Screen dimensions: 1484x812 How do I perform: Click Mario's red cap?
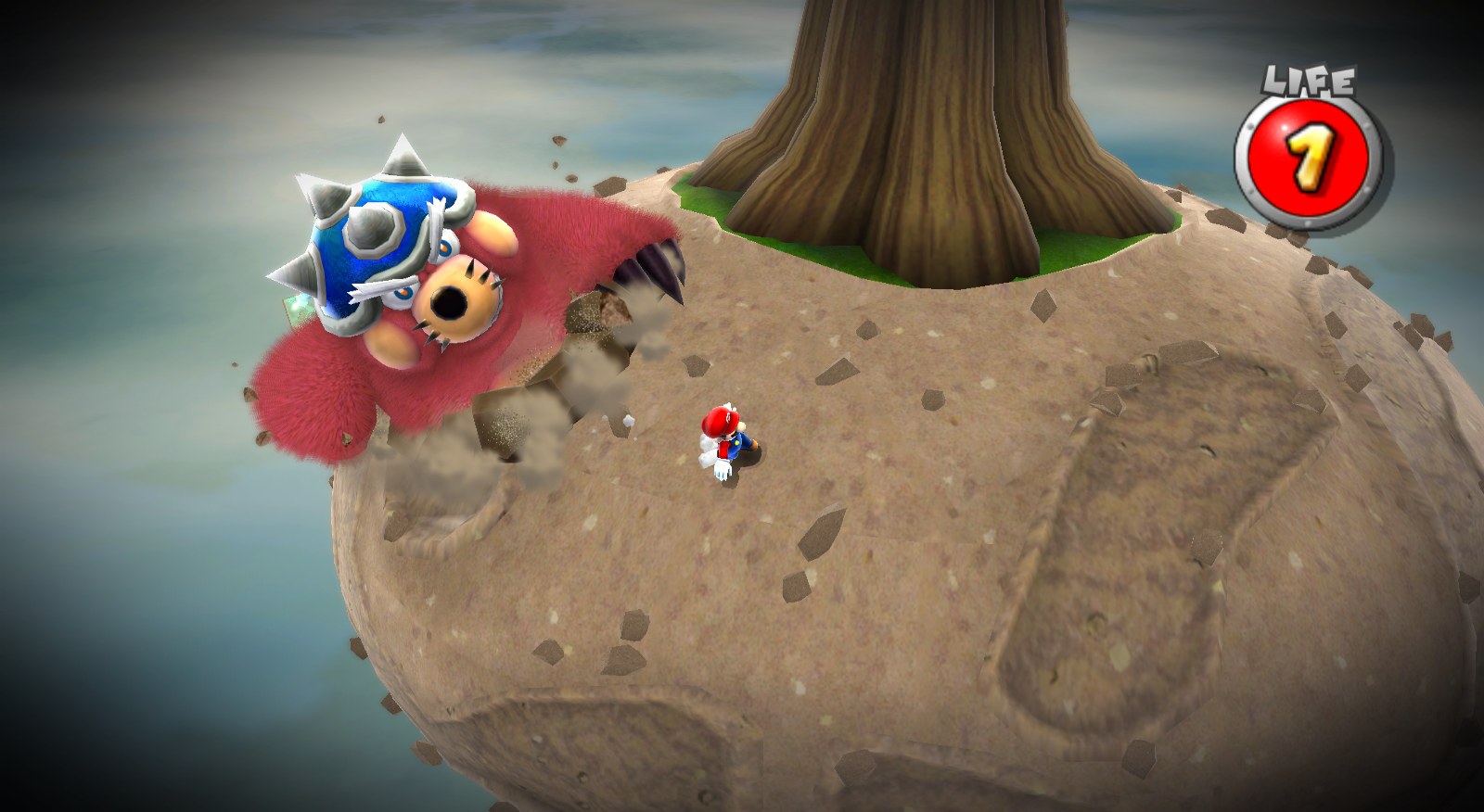tap(719, 422)
